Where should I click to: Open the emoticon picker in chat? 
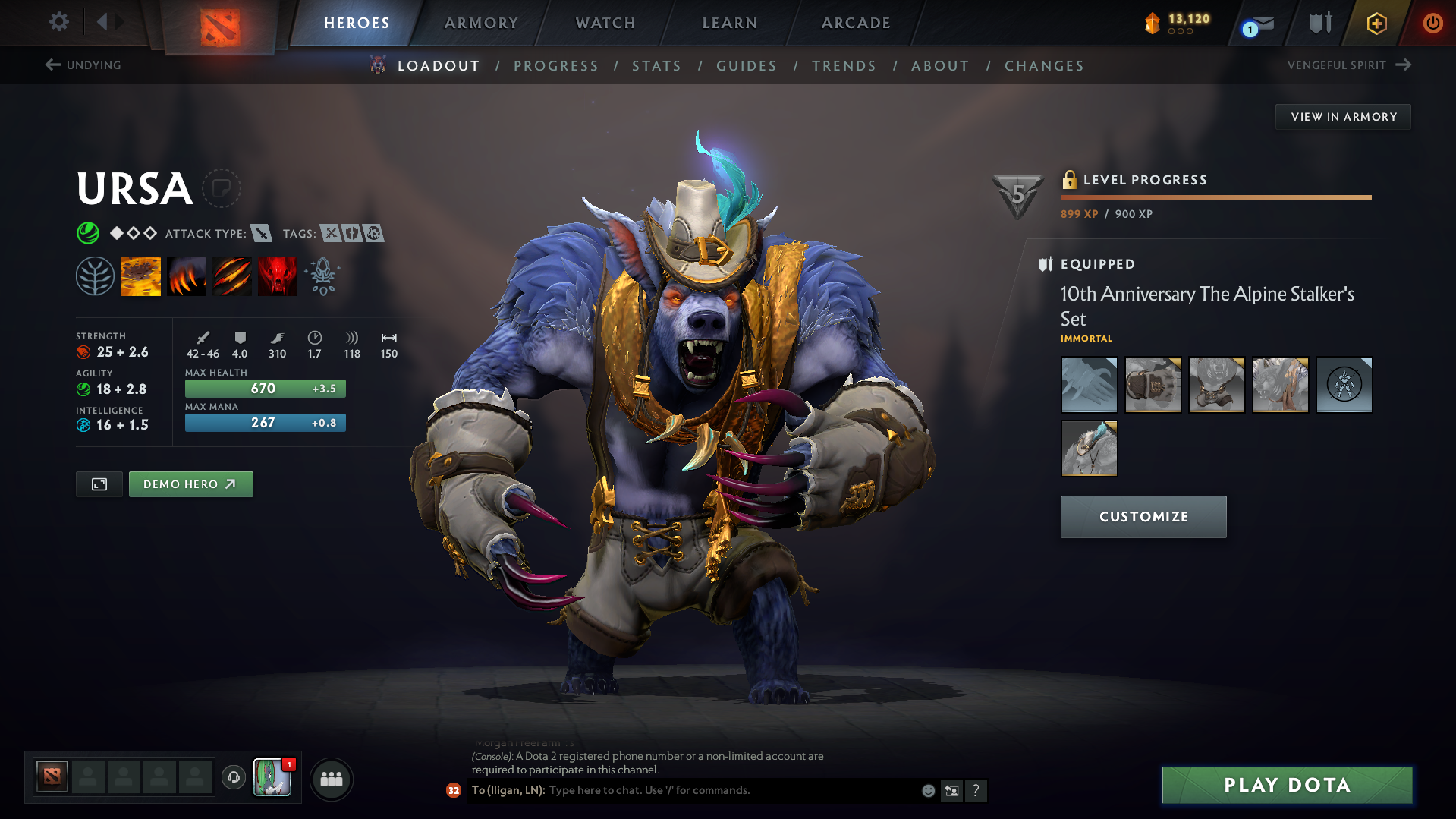pyautogui.click(x=928, y=790)
